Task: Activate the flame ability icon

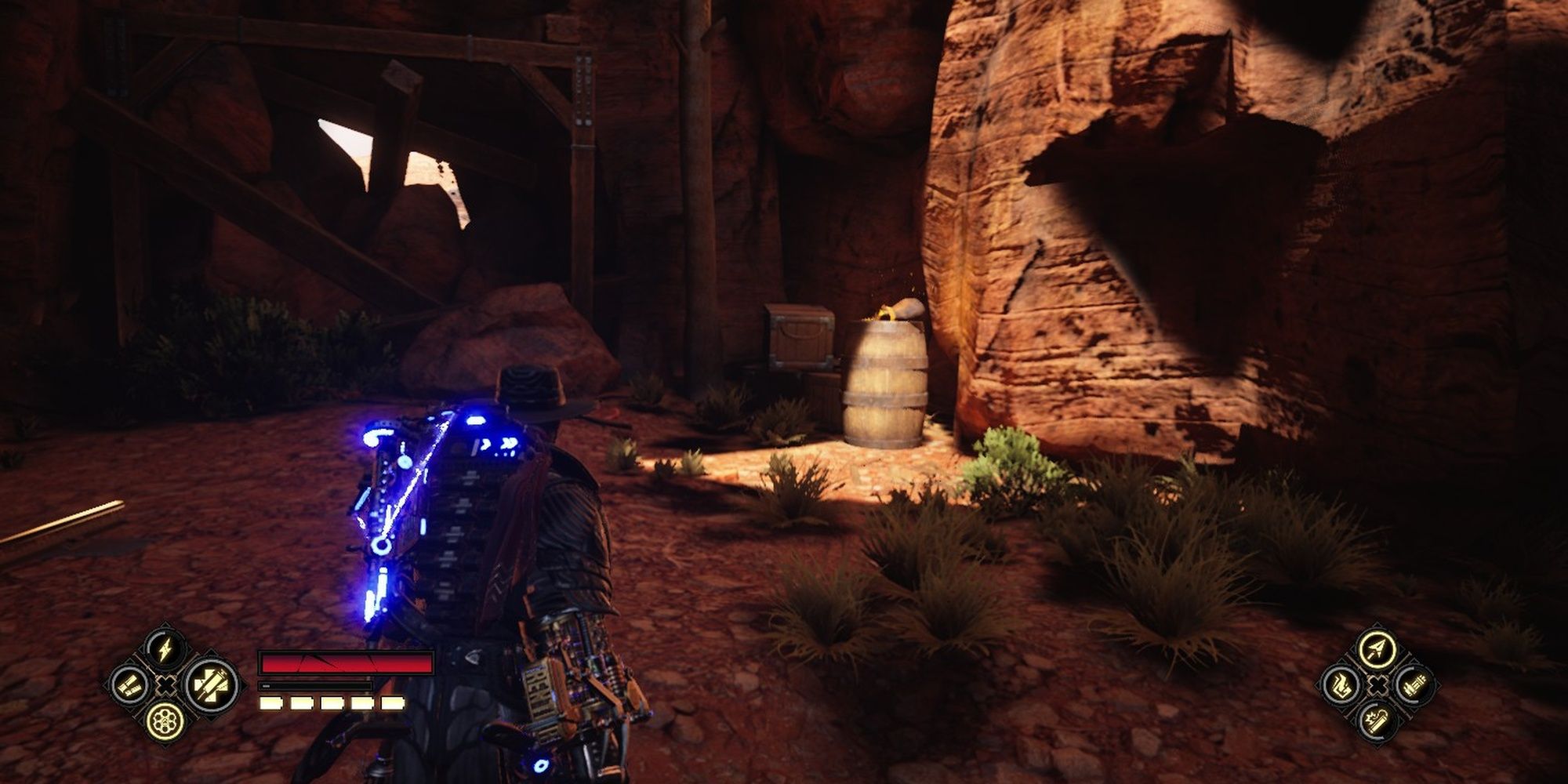Action: pos(1340,685)
